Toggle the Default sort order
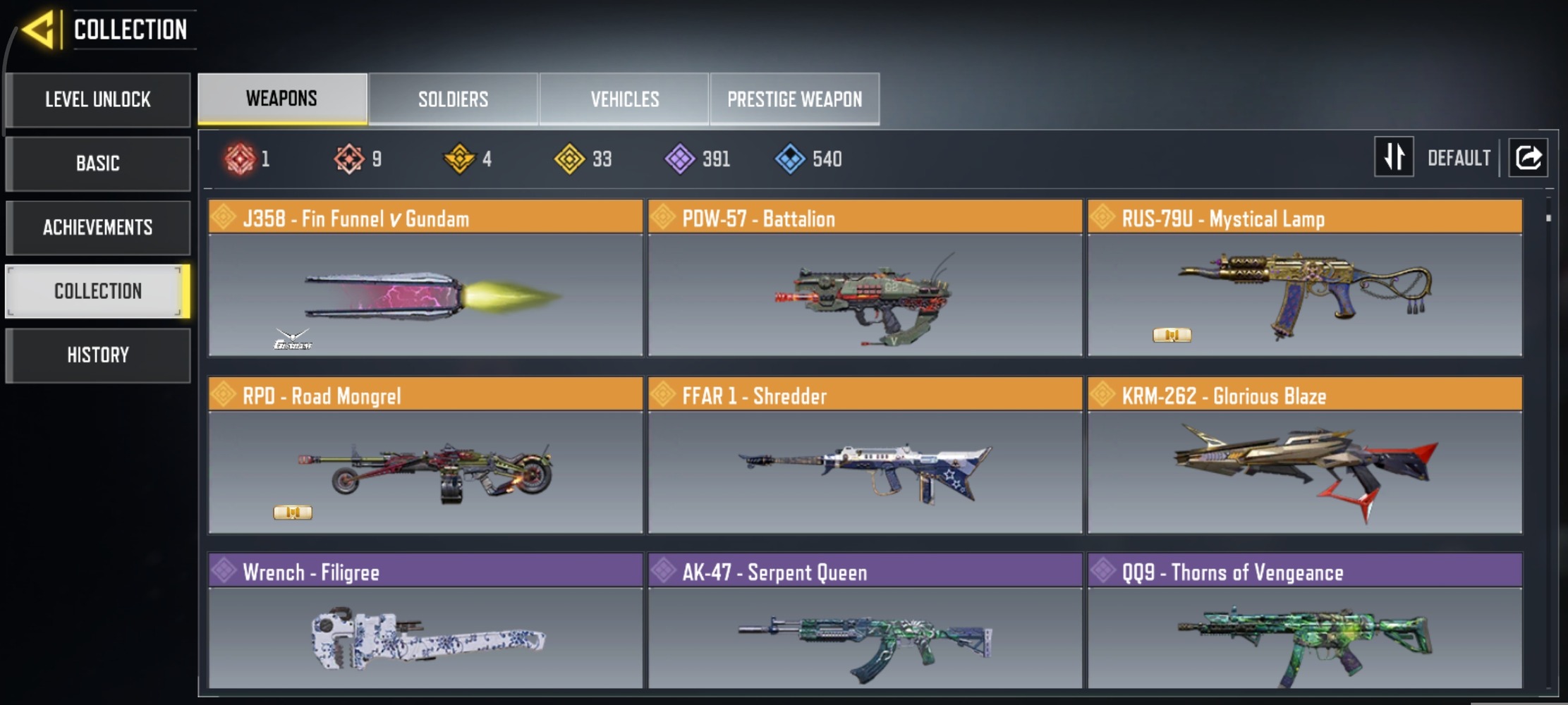 pyautogui.click(x=1394, y=157)
